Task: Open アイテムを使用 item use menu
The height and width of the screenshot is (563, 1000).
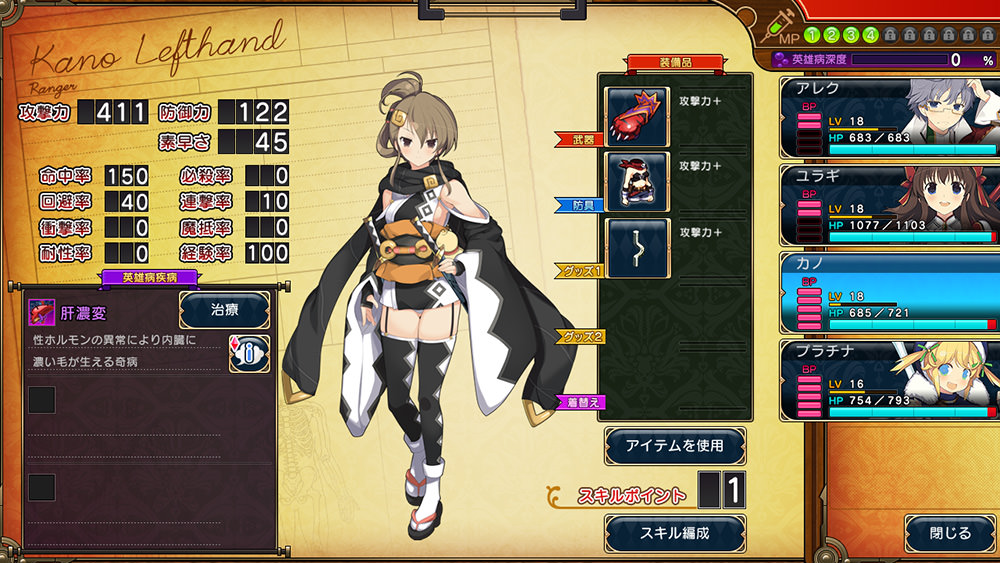Action: click(x=675, y=445)
